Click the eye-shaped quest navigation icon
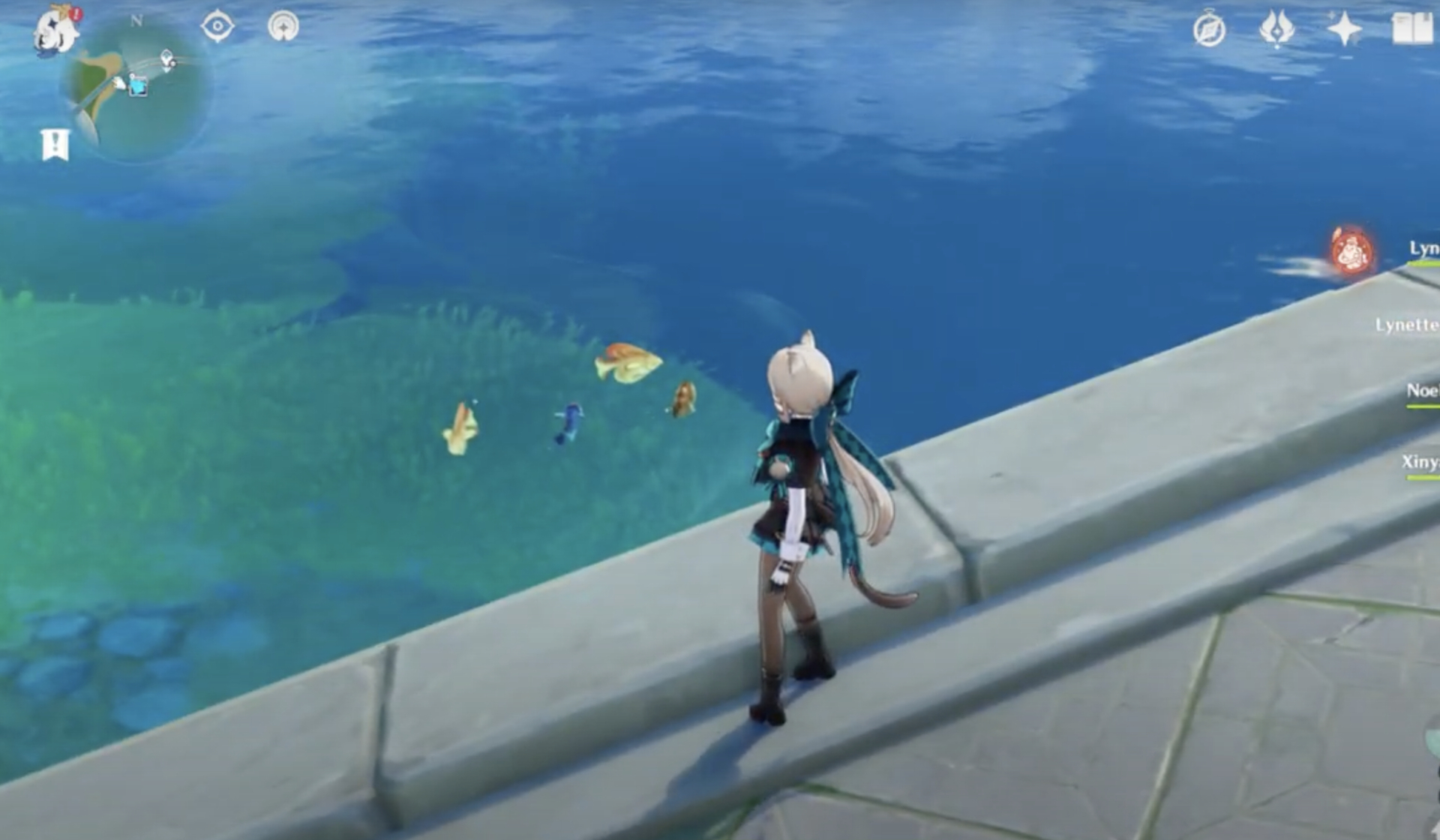 [x=217, y=27]
